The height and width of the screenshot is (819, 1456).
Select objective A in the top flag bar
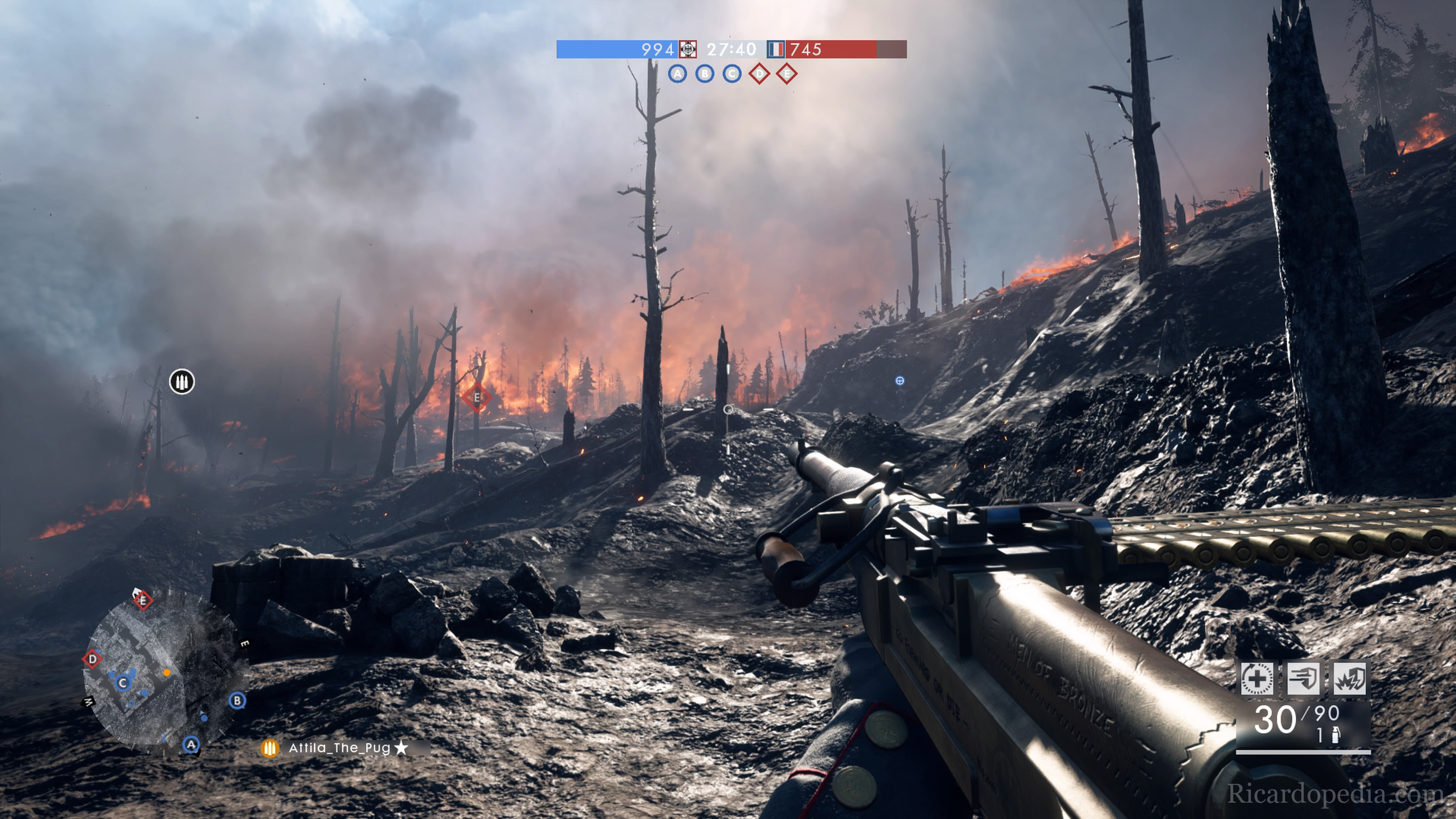coord(677,74)
